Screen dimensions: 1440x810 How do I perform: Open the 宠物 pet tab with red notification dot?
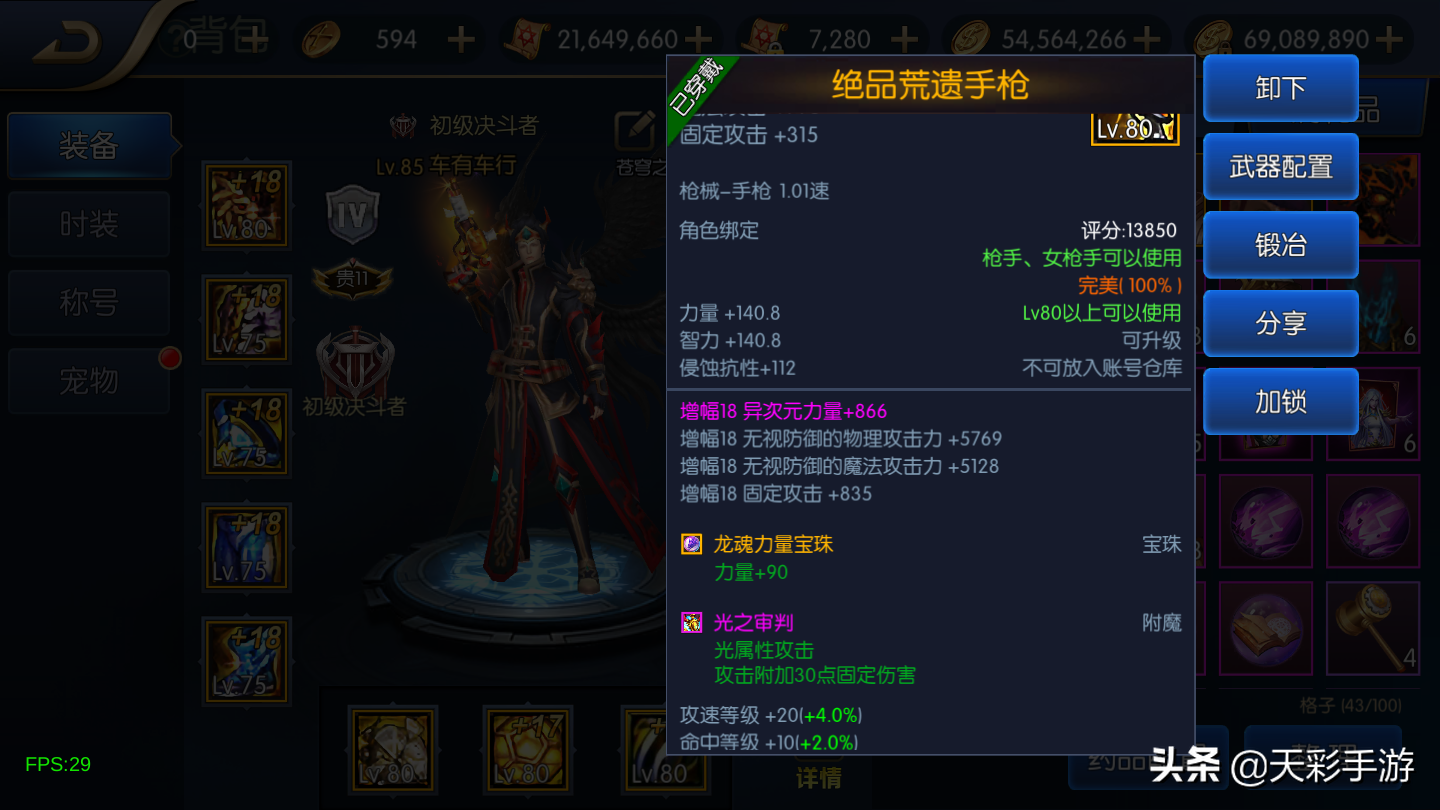pyautogui.click(x=88, y=381)
